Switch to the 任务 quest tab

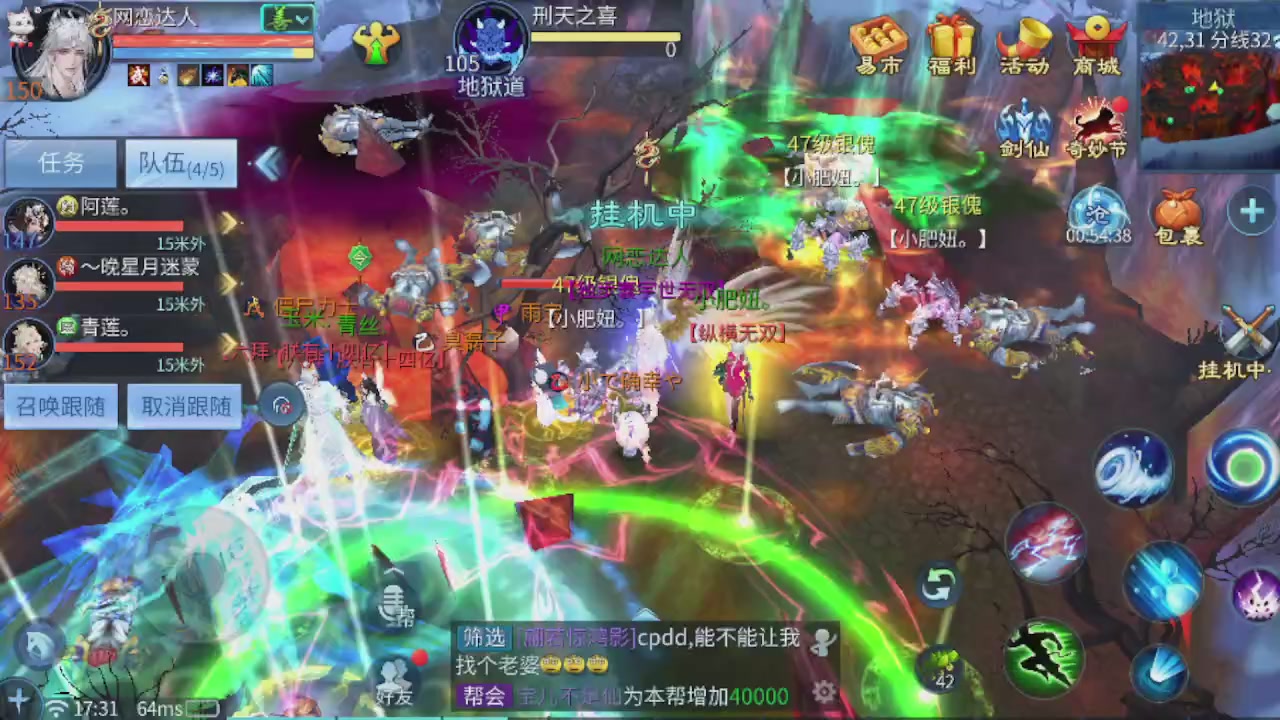pos(61,163)
